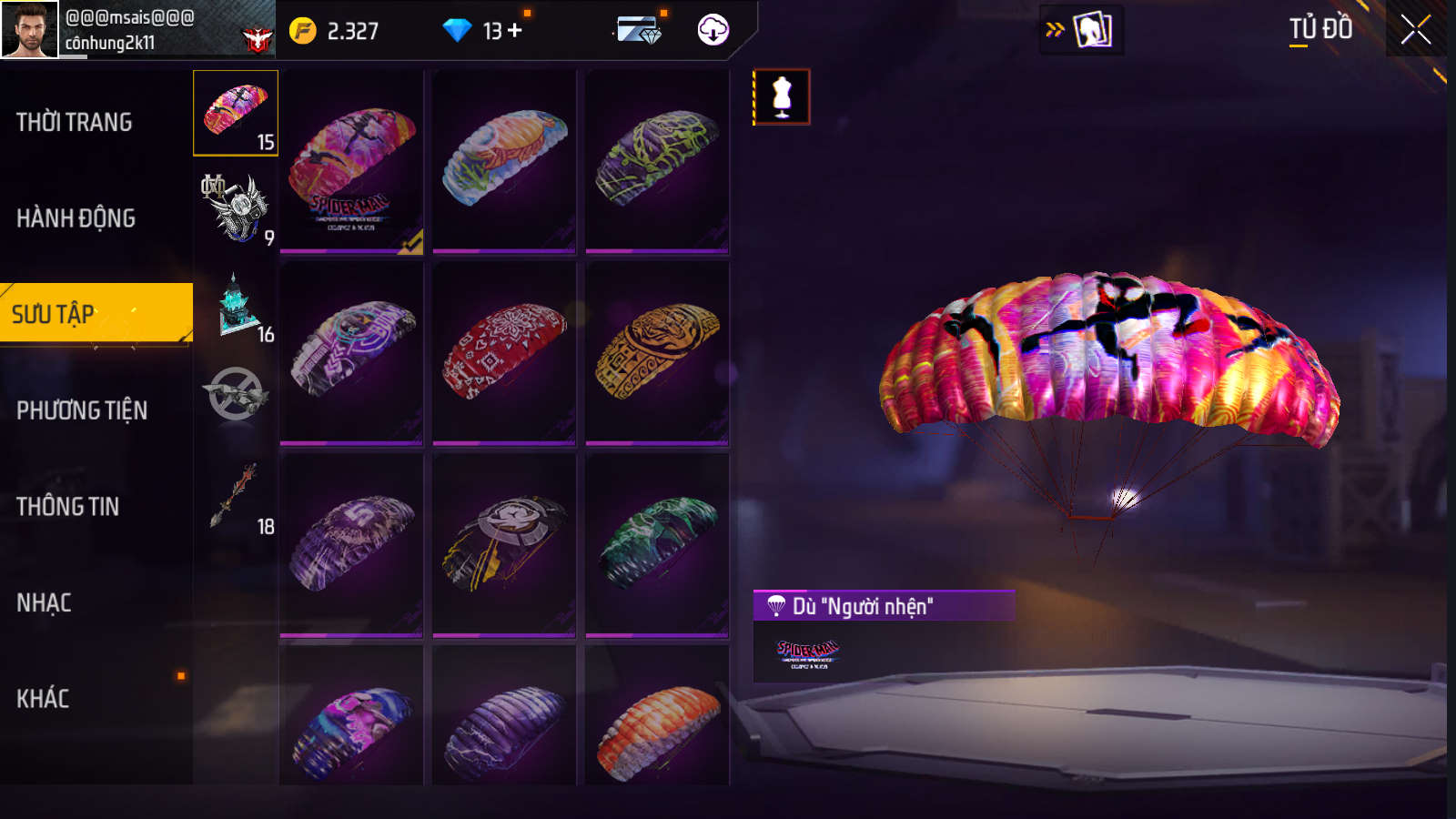Open the teal tower subcategory with 16 items

tap(238, 307)
